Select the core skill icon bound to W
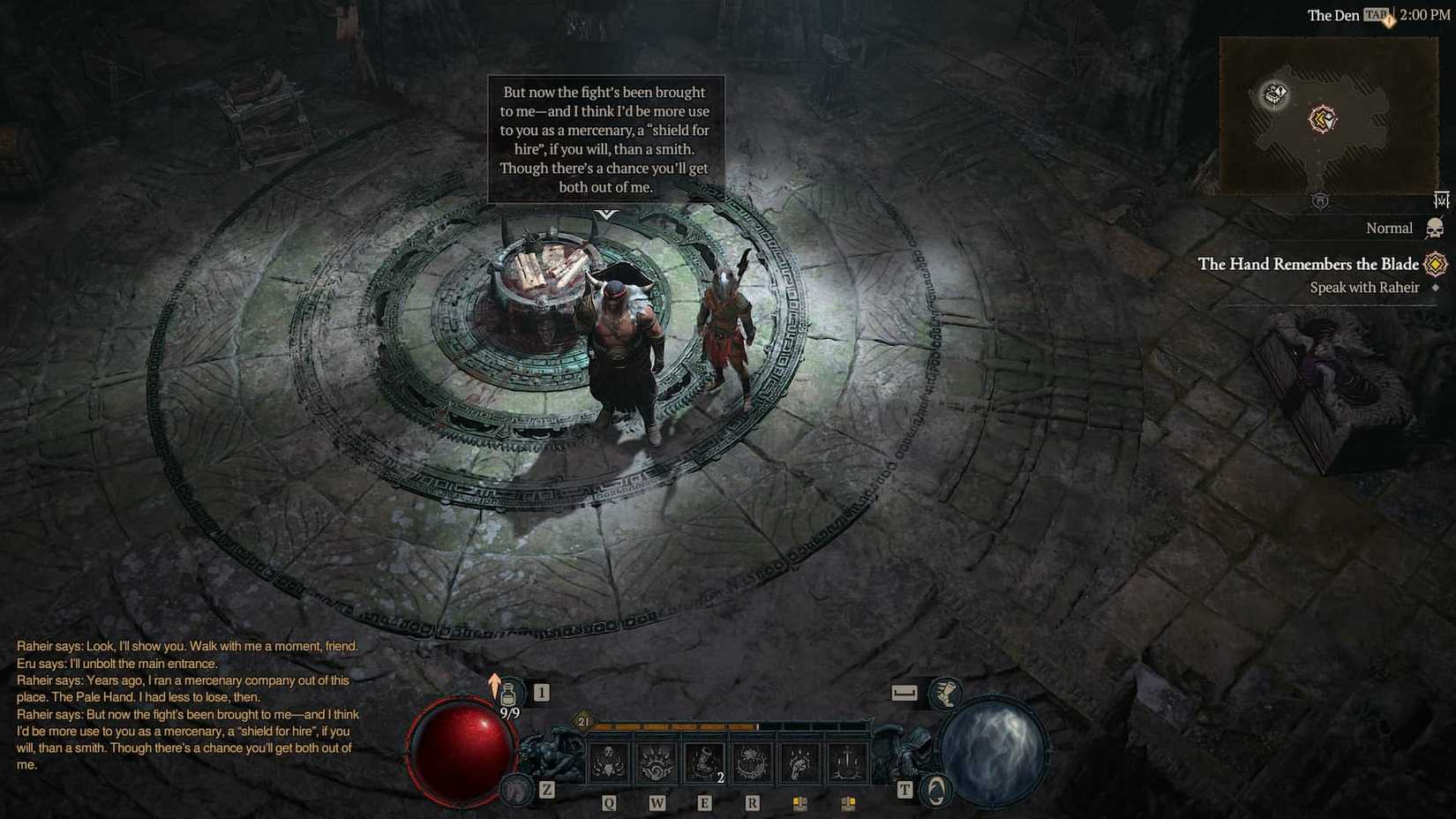 coord(658,761)
